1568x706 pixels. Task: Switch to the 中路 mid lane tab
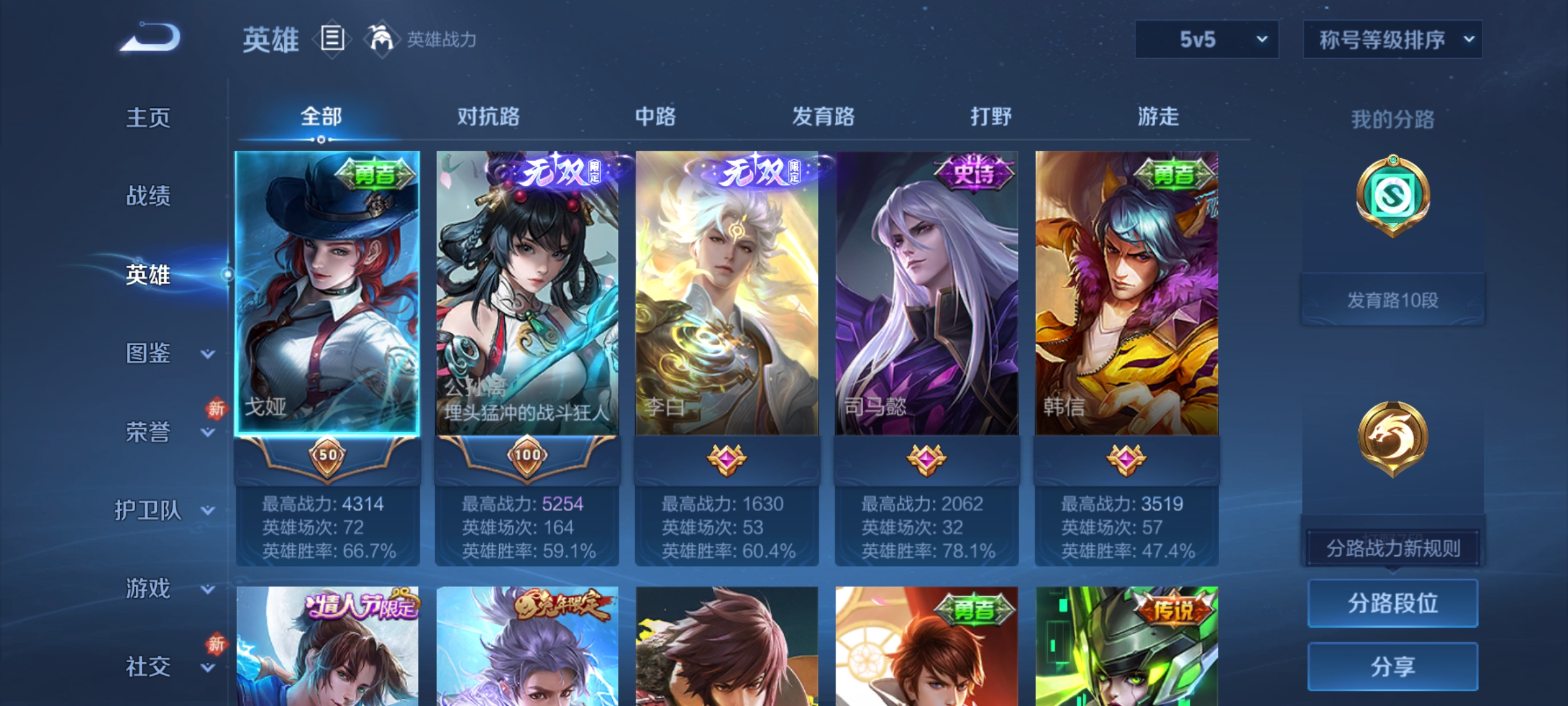(655, 118)
